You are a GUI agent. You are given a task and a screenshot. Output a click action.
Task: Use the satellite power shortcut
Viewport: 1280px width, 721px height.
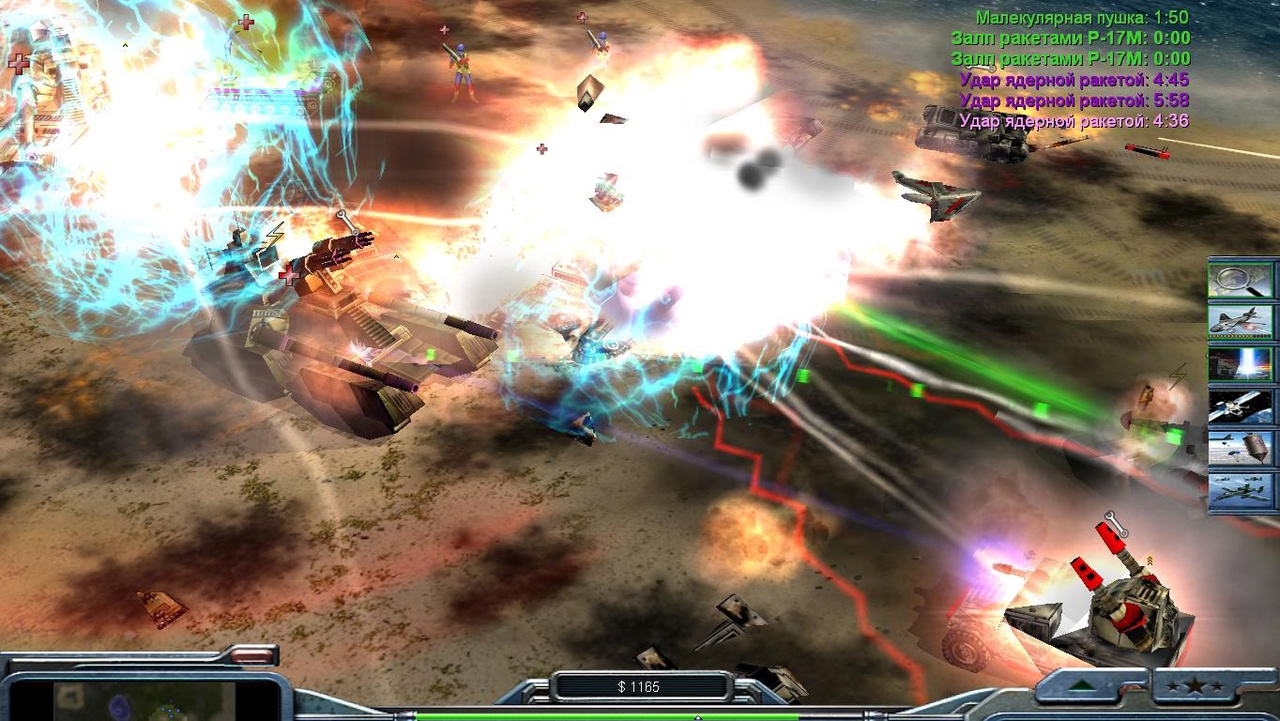[x=1240, y=406]
